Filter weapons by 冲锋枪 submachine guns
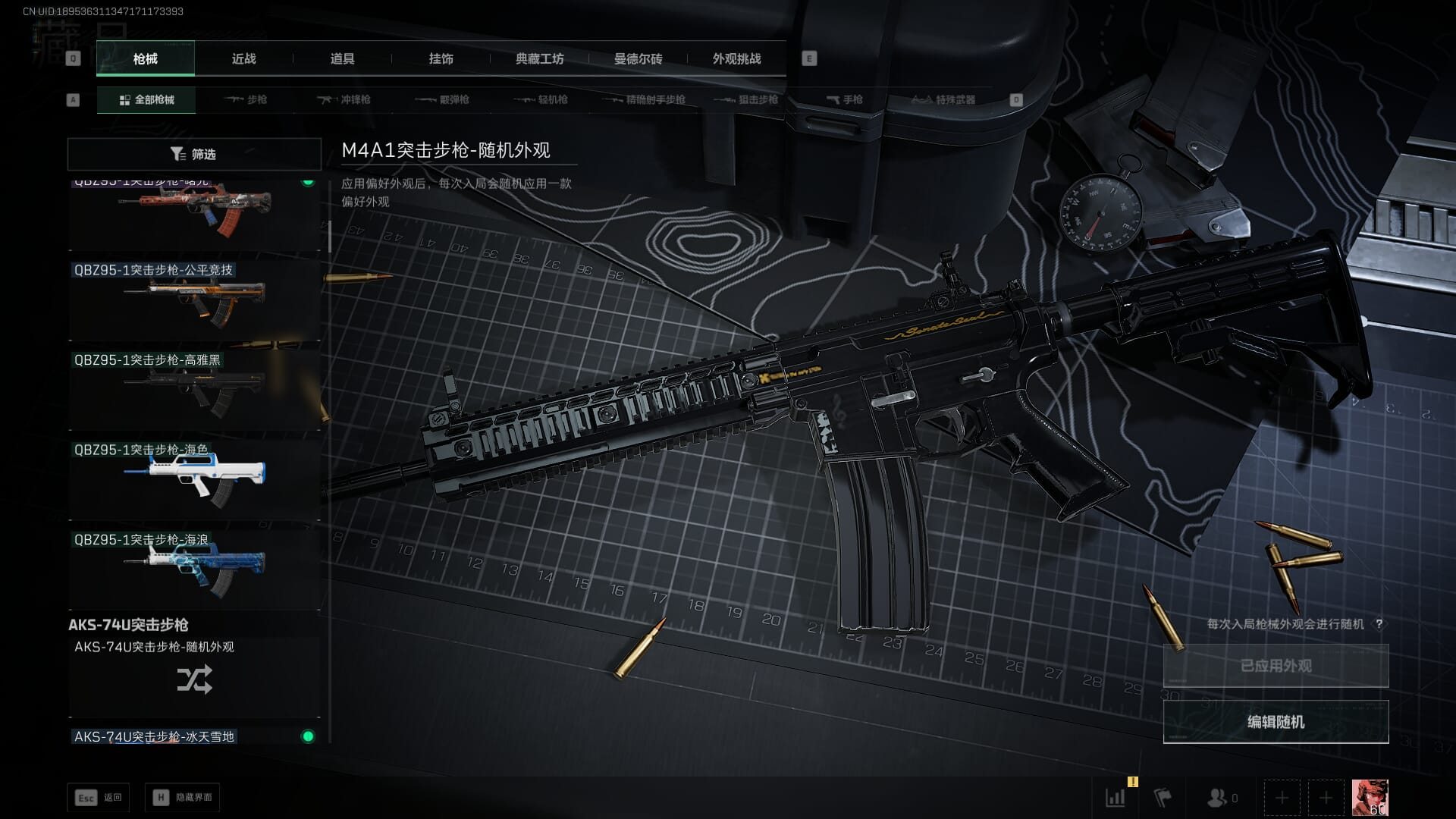Screen dimensions: 1456x819 [344, 99]
